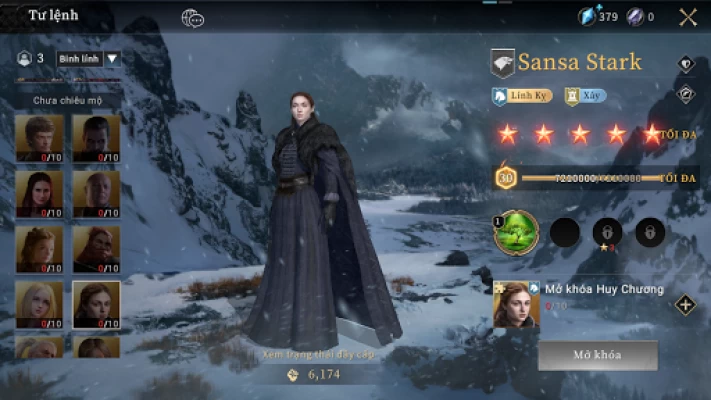Open the chat bubble icon
The width and height of the screenshot is (711, 400).
coord(192,17)
